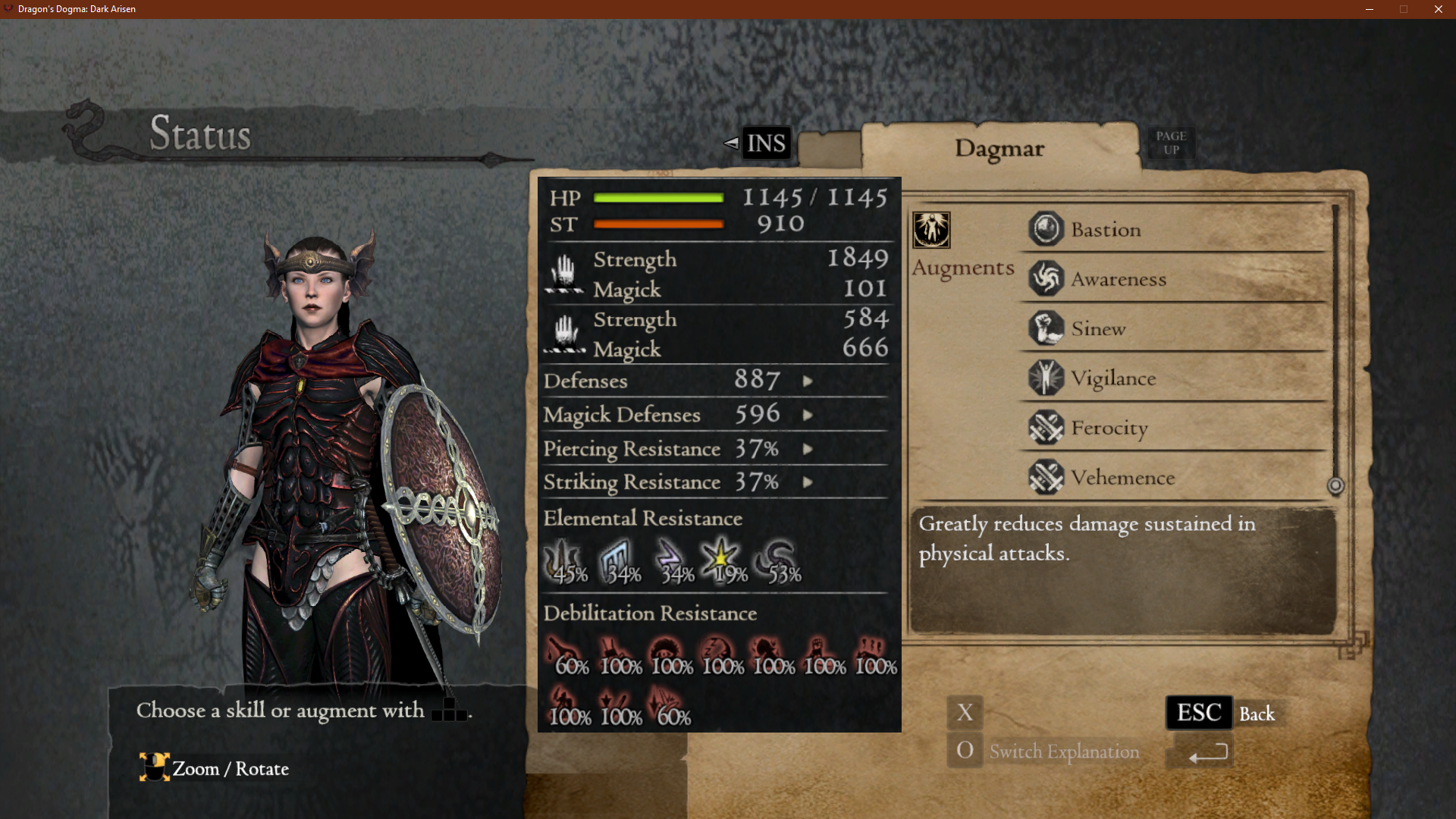
Task: Expand the Defenses details arrow
Action: click(808, 381)
